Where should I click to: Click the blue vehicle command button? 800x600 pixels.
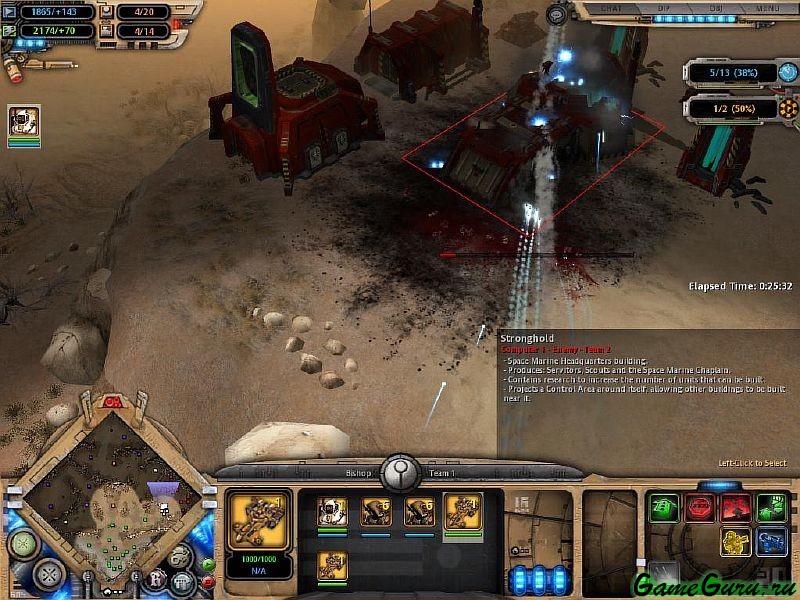(x=771, y=542)
